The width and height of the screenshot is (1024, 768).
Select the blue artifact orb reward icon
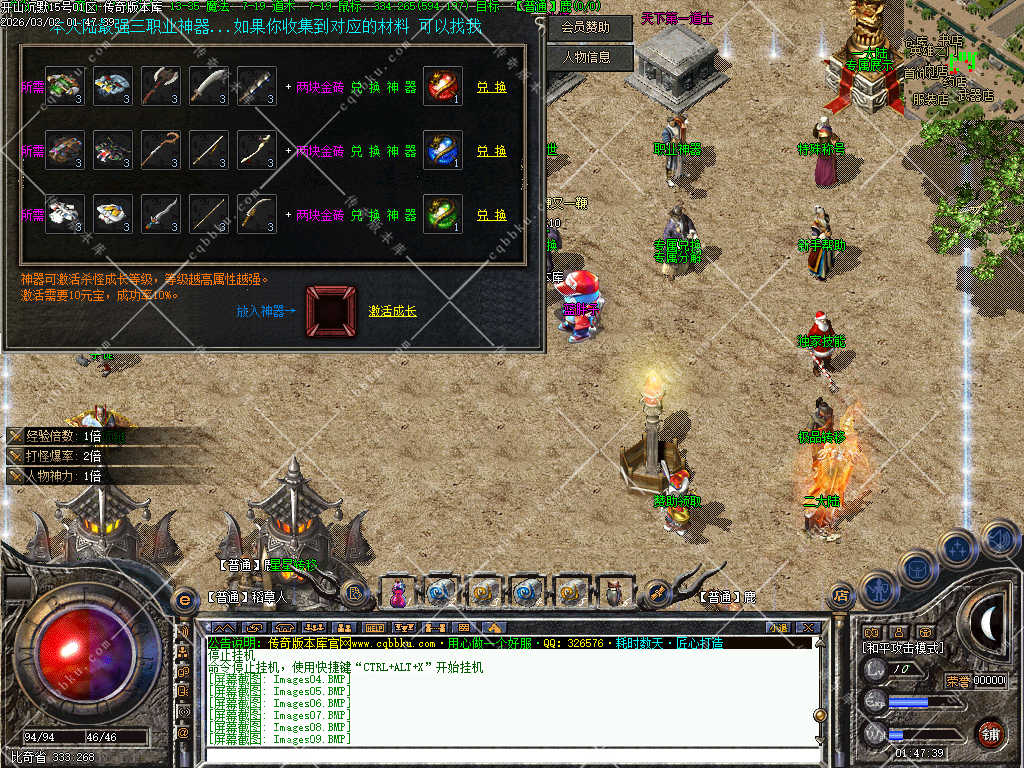tap(442, 150)
